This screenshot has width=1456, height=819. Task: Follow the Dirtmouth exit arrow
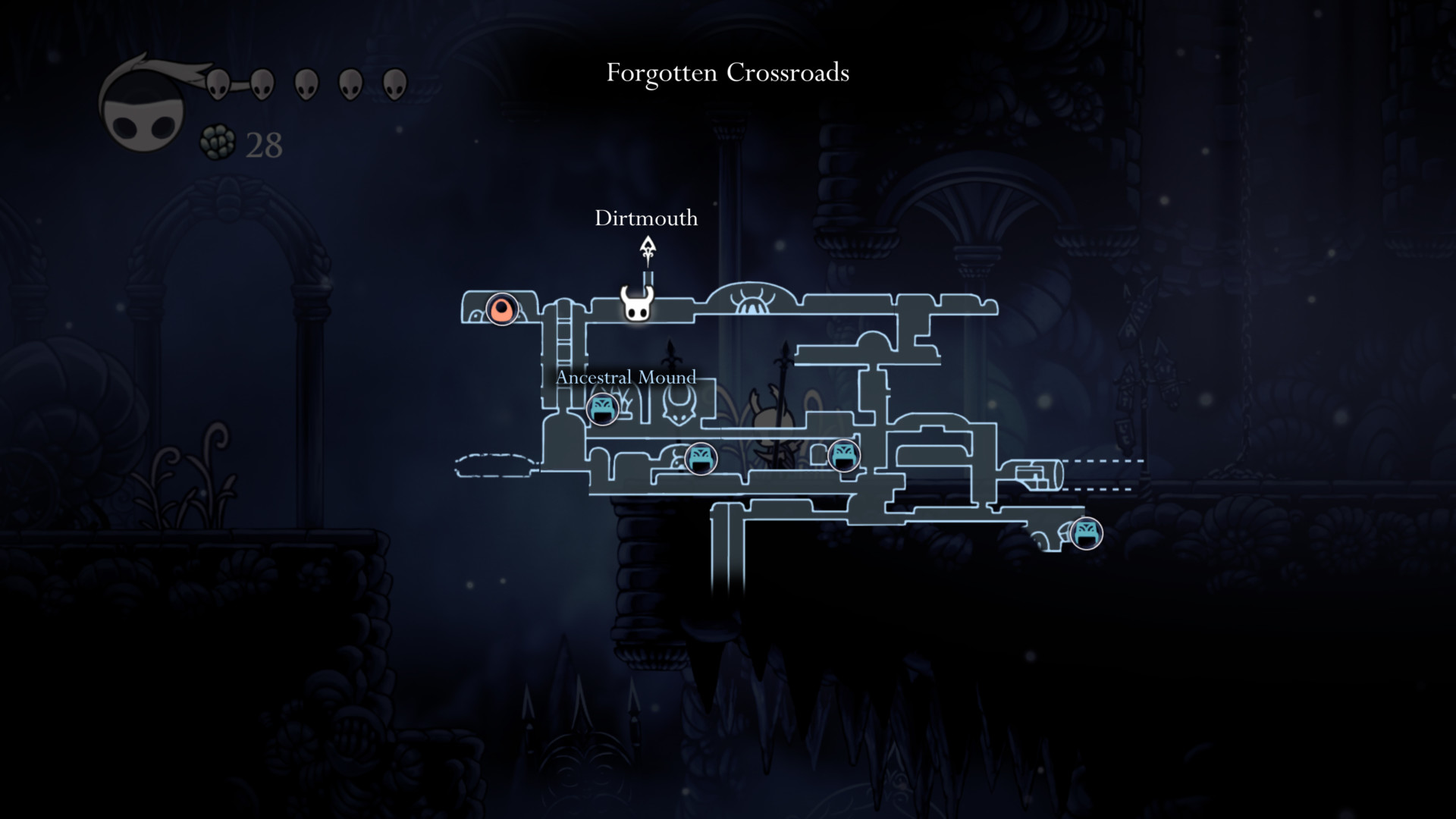coord(648,249)
